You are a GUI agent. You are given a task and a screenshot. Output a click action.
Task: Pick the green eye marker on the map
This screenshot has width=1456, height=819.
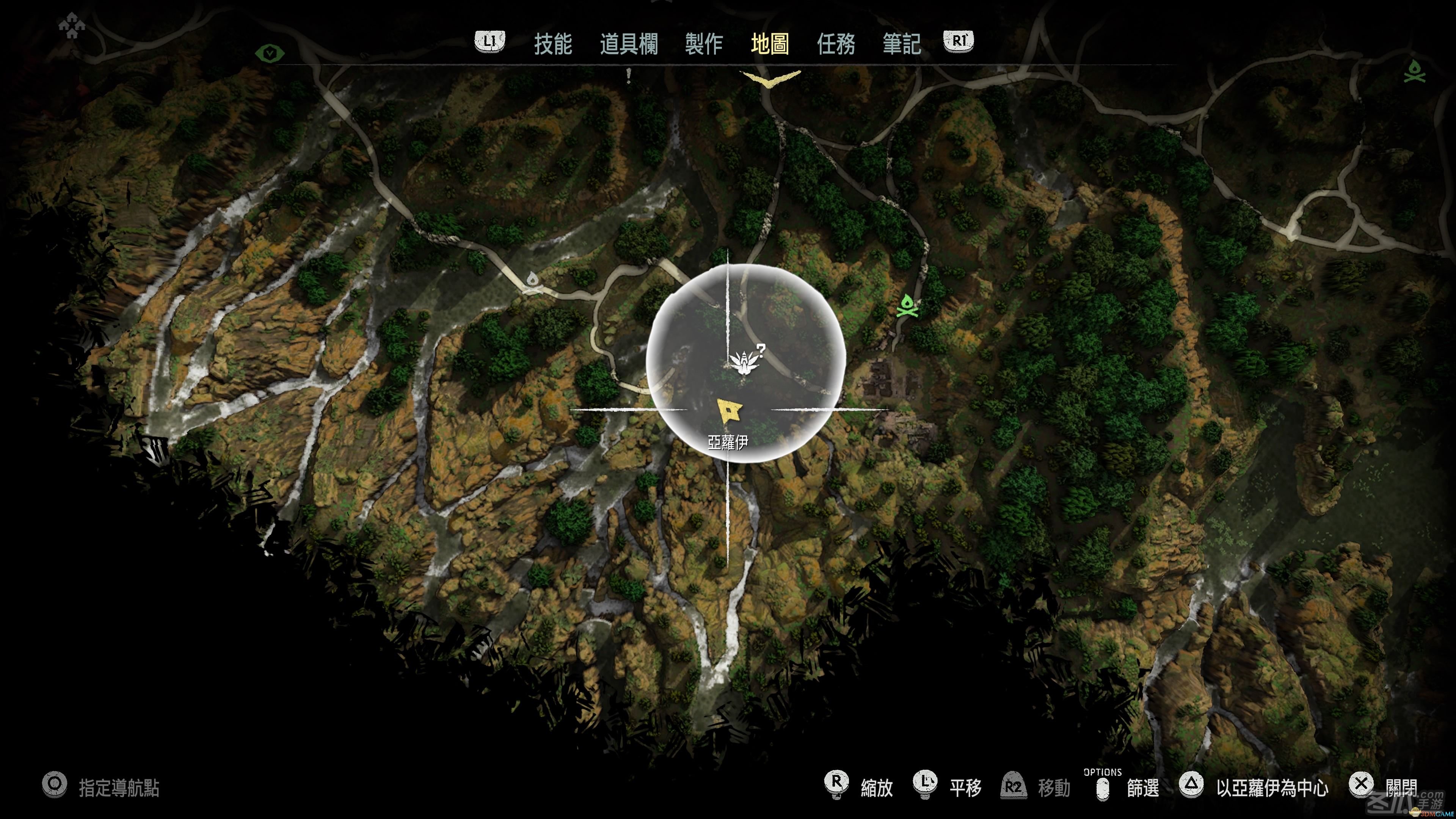[270, 54]
